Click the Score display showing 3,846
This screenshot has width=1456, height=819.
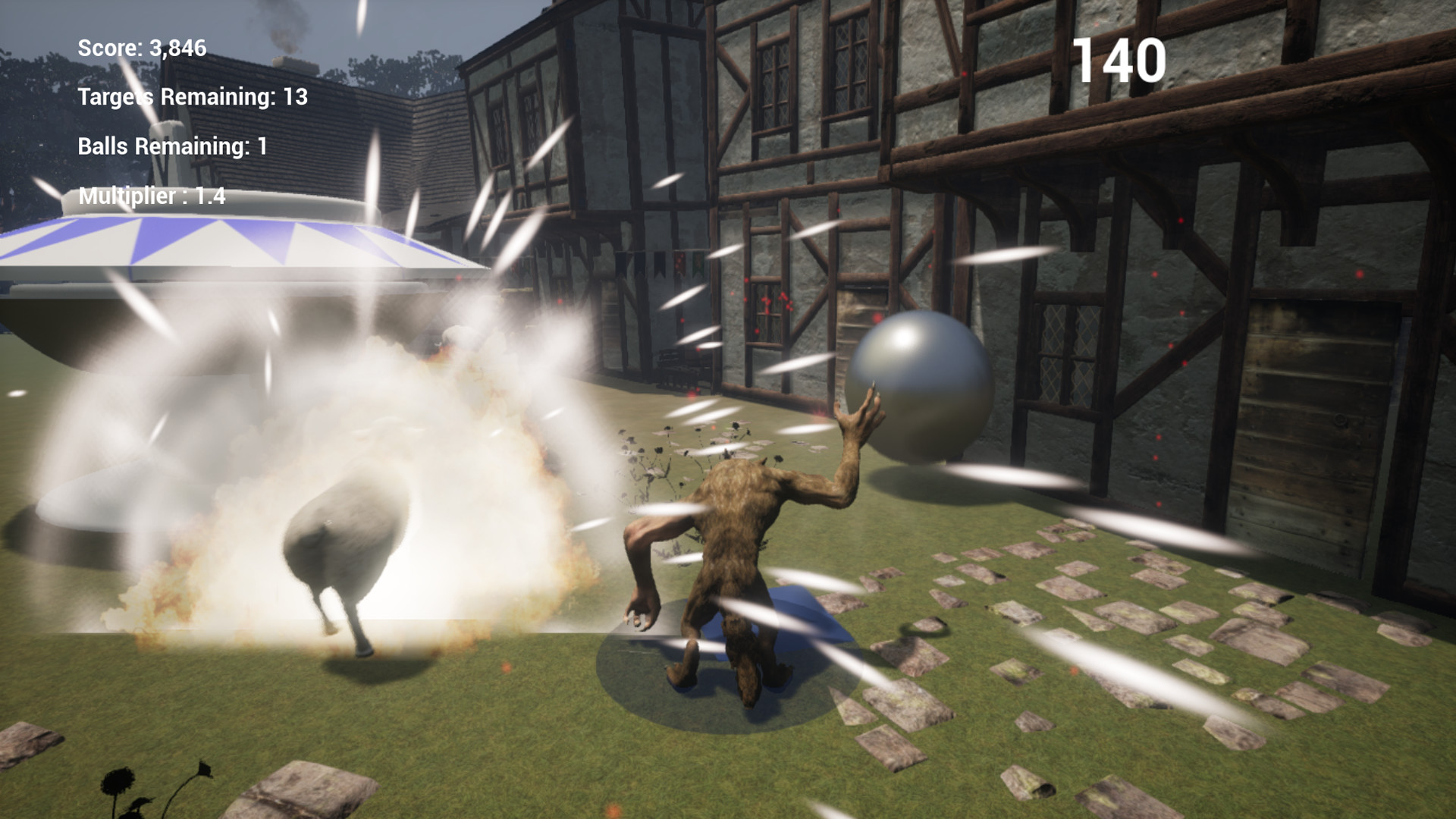pyautogui.click(x=141, y=49)
